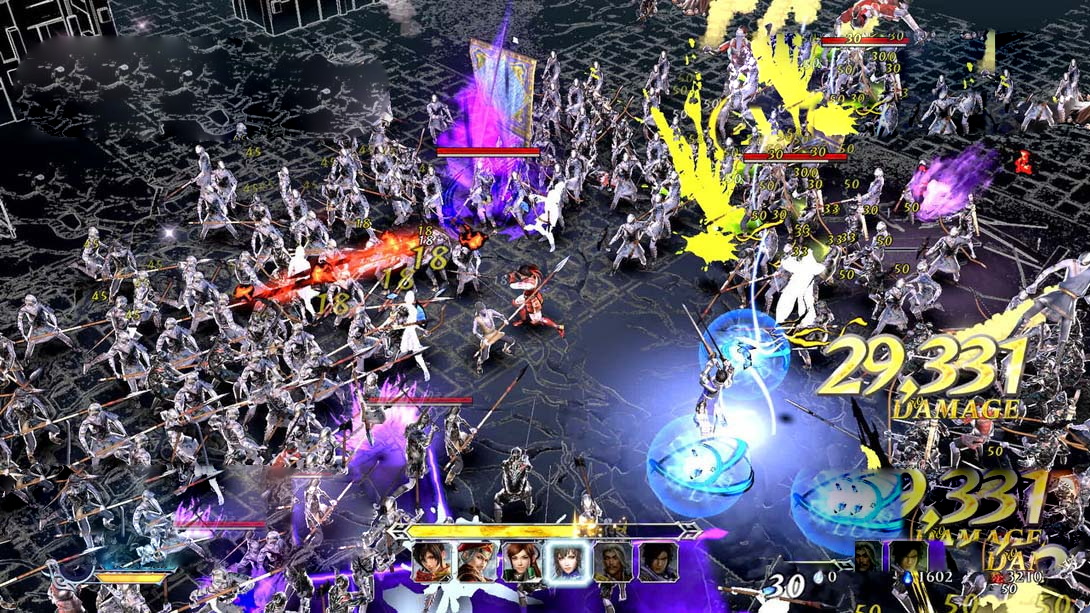The height and width of the screenshot is (613, 1090).
Task: Click the small portrait above the 1602 counter
Action: pyautogui.click(x=908, y=557)
